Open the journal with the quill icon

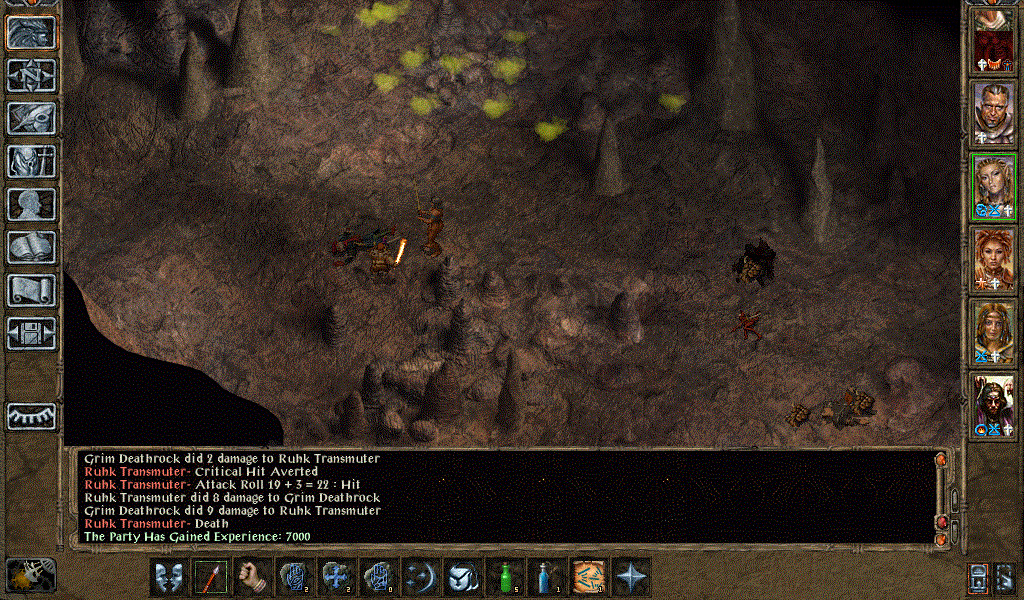point(32,118)
